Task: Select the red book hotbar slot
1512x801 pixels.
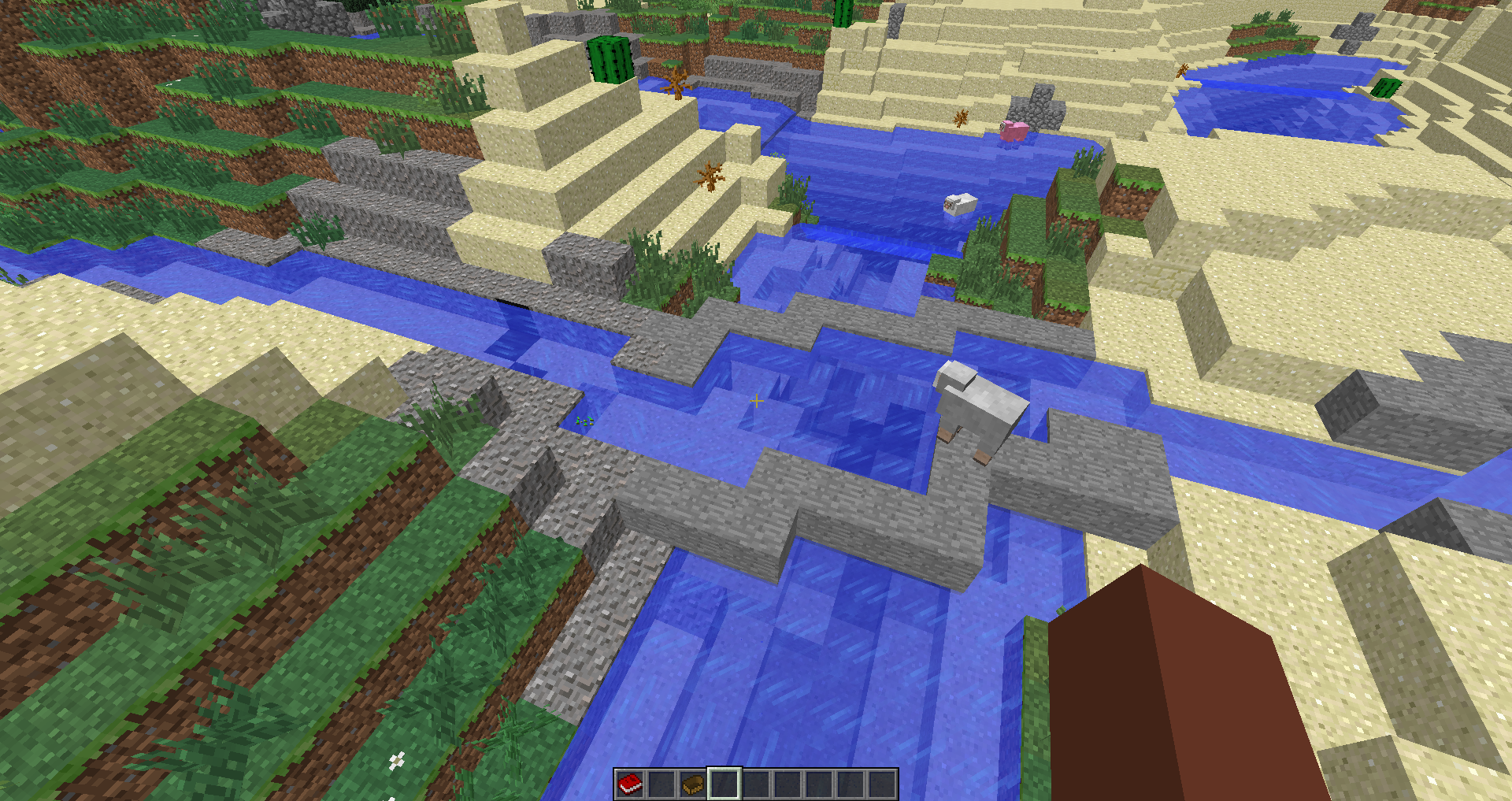Action: point(630,784)
